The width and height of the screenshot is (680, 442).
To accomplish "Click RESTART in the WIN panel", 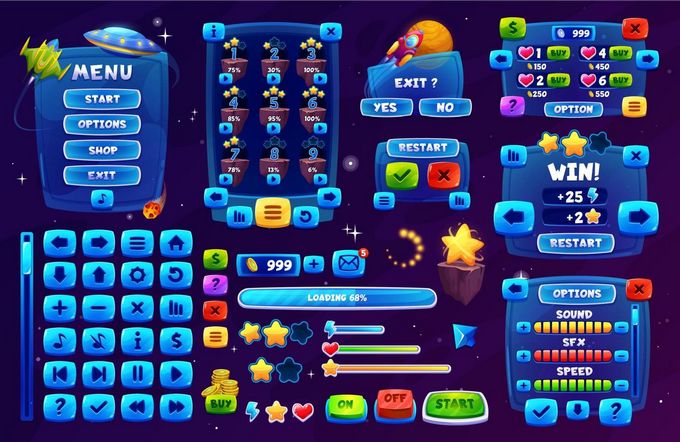I will (576, 242).
